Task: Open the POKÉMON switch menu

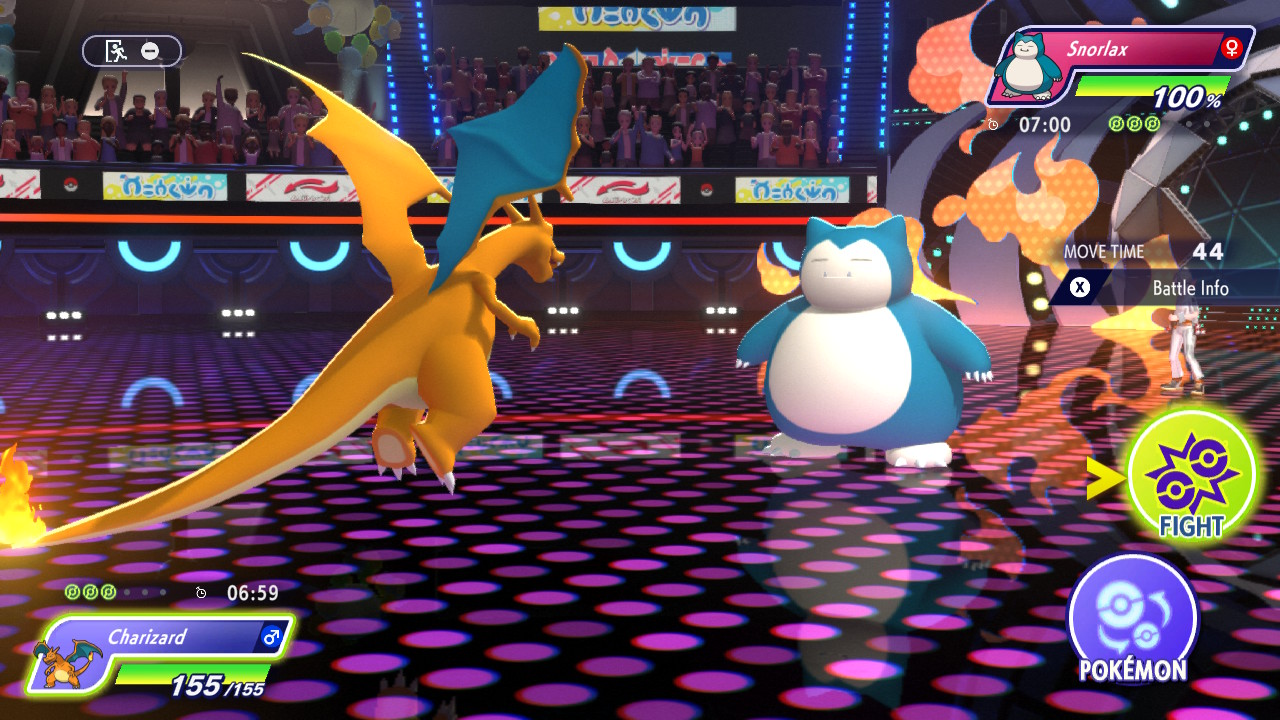Action: coord(1132,619)
